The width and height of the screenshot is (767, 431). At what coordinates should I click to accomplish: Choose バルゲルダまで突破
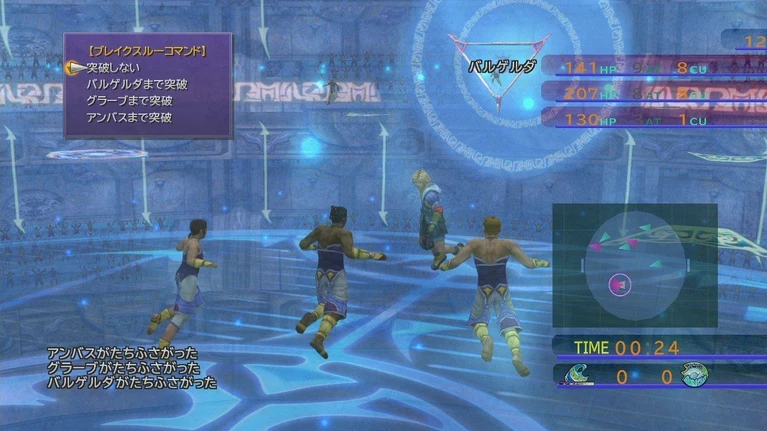click(137, 84)
